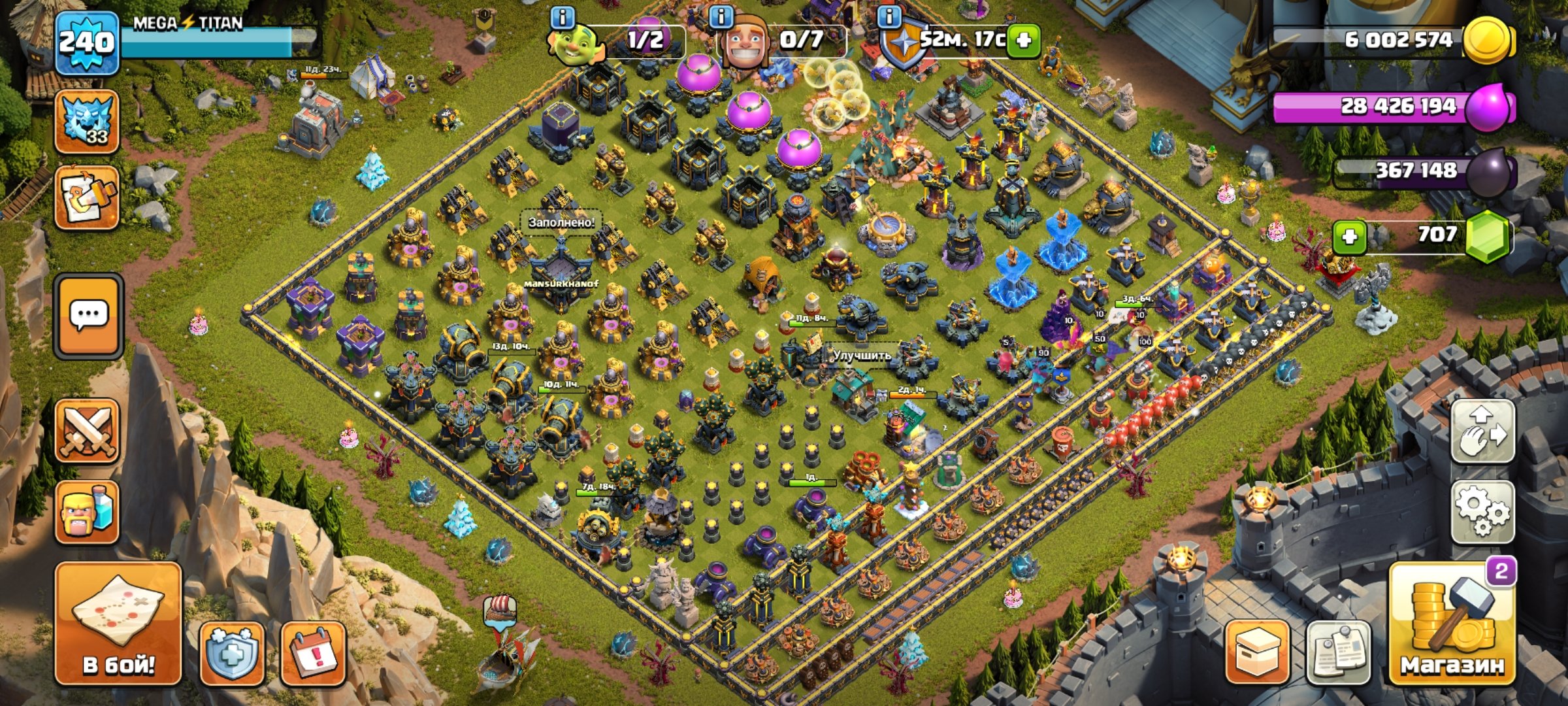Open the crossed swords attack log
This screenshot has height=706, width=1568.
87,431
